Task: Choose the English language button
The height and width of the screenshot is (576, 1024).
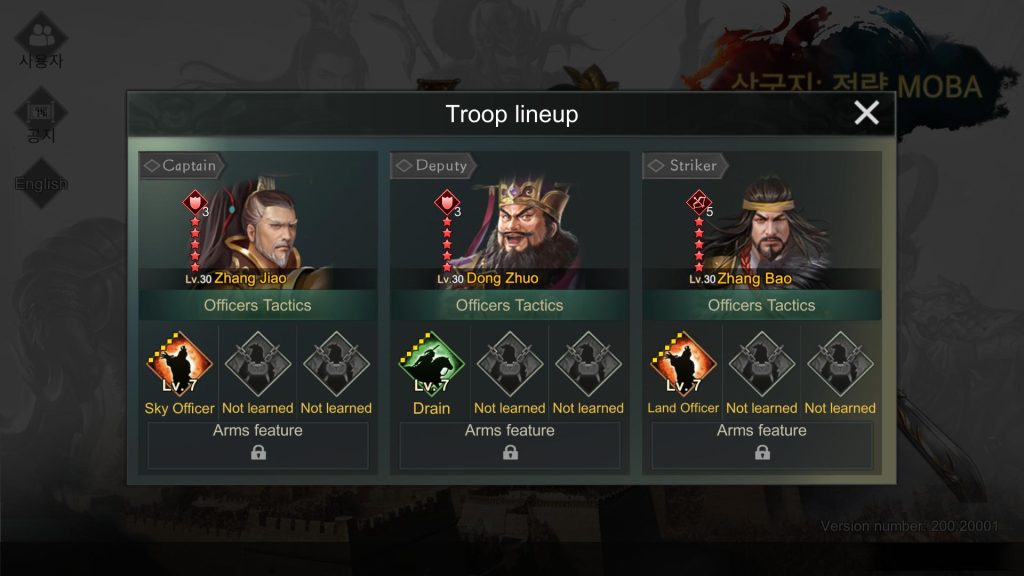Action: (x=41, y=184)
